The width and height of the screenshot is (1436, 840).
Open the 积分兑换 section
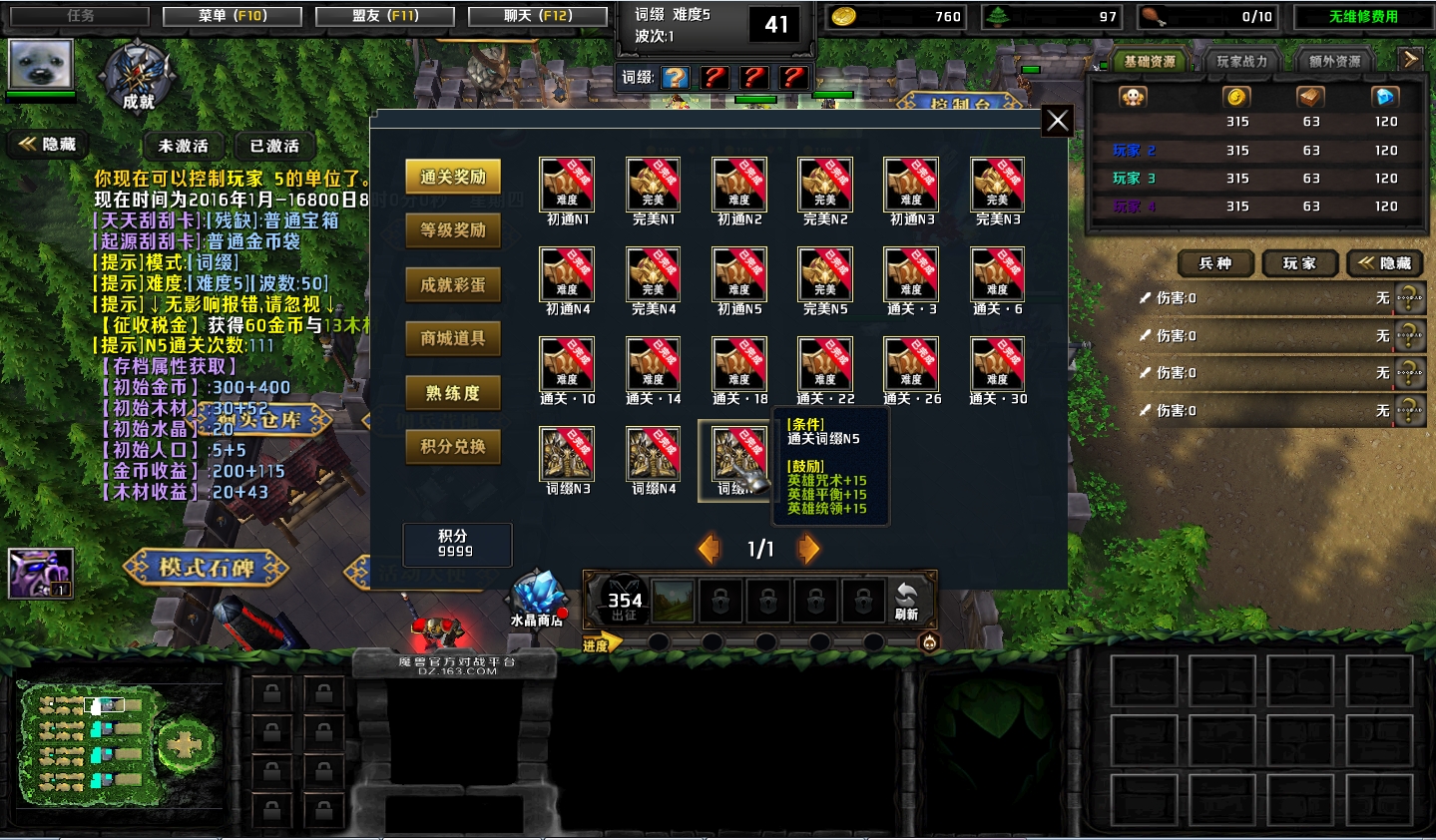(x=453, y=446)
